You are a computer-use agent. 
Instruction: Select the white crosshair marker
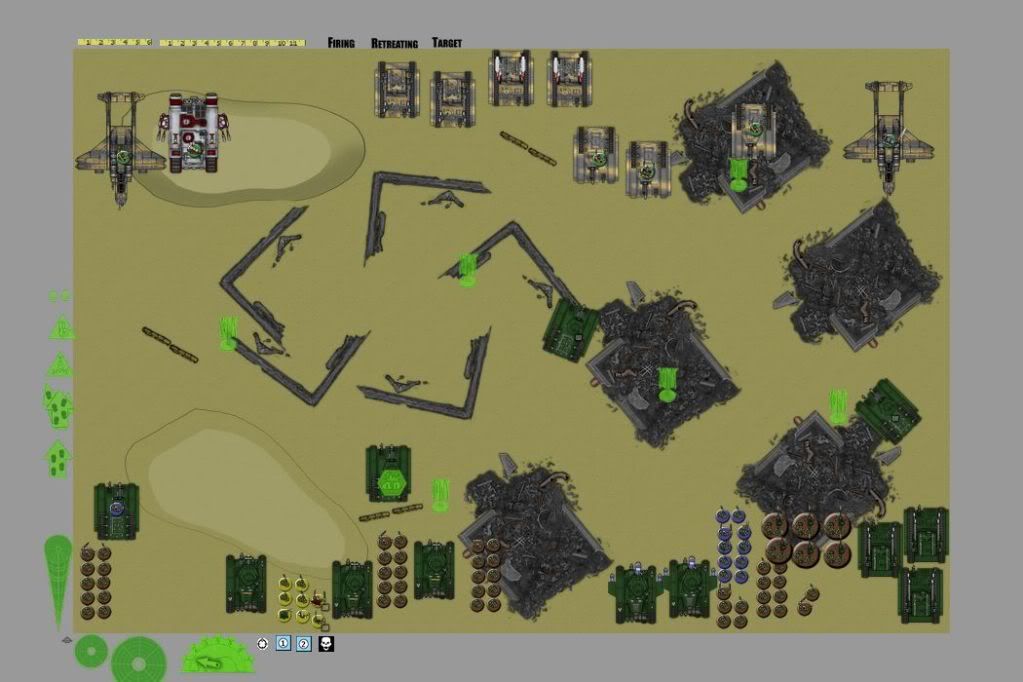coord(263,643)
